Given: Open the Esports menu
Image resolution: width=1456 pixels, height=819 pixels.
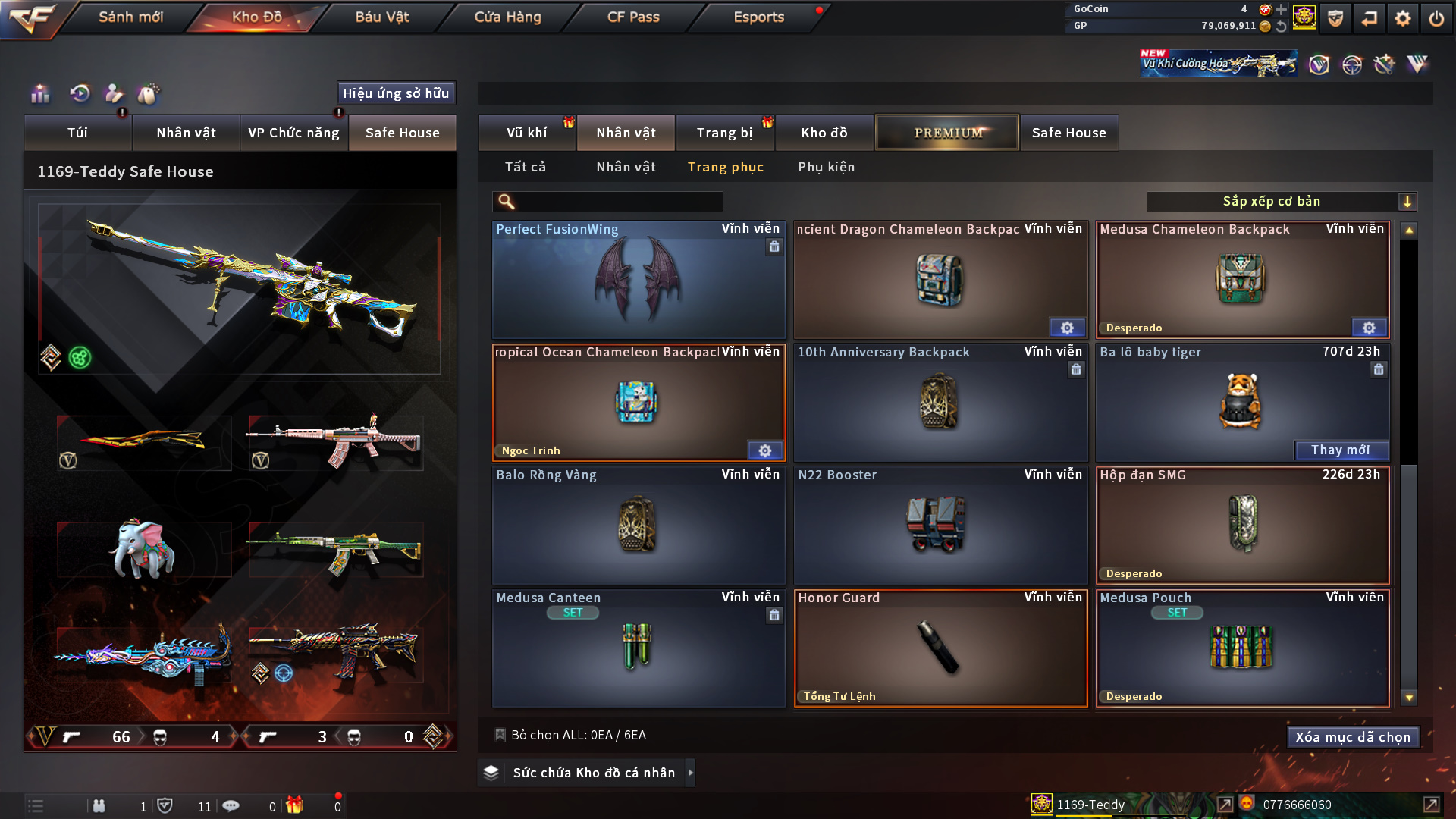Looking at the screenshot, I should [x=758, y=17].
